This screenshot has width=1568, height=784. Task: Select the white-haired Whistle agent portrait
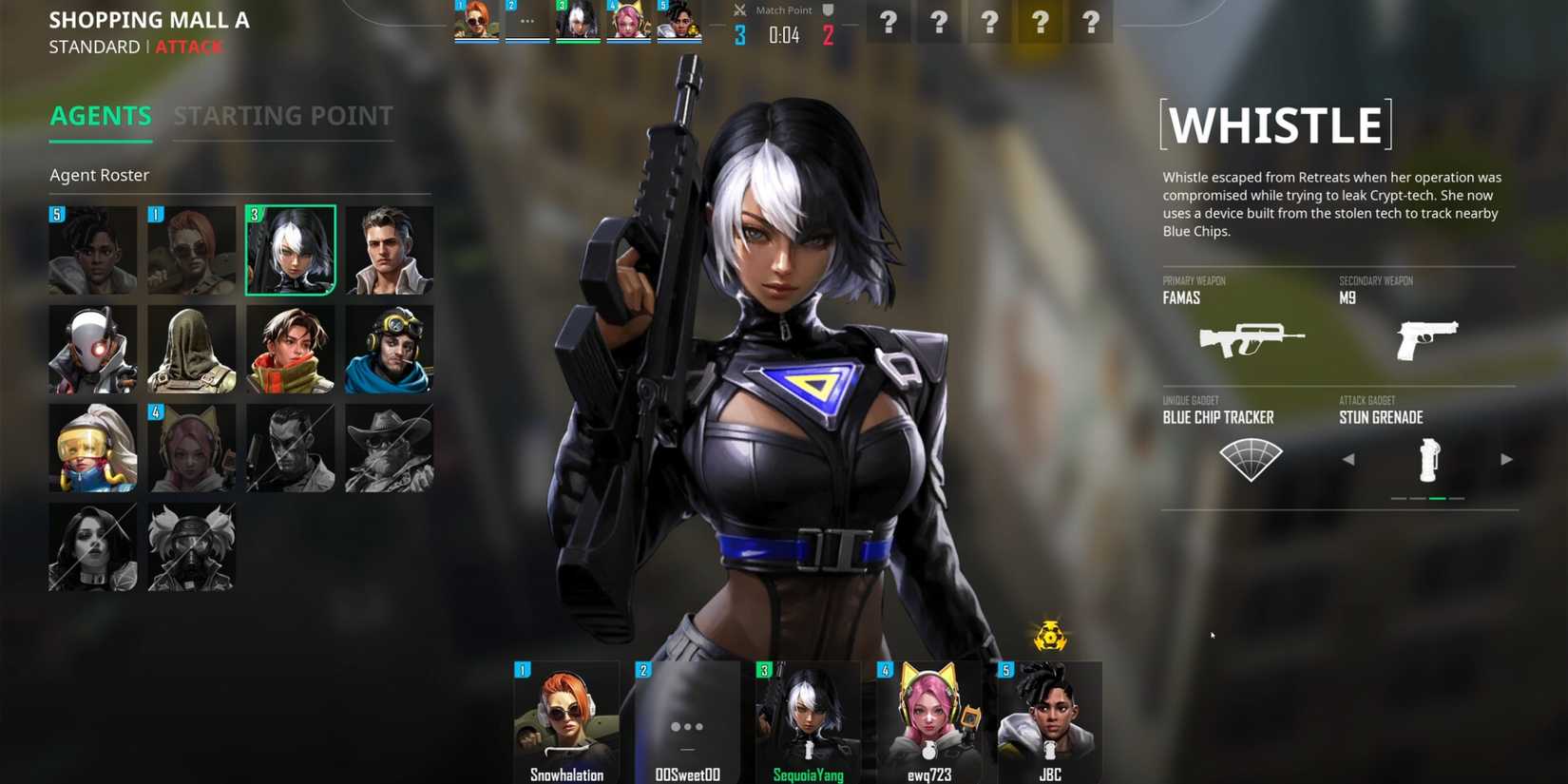click(290, 250)
